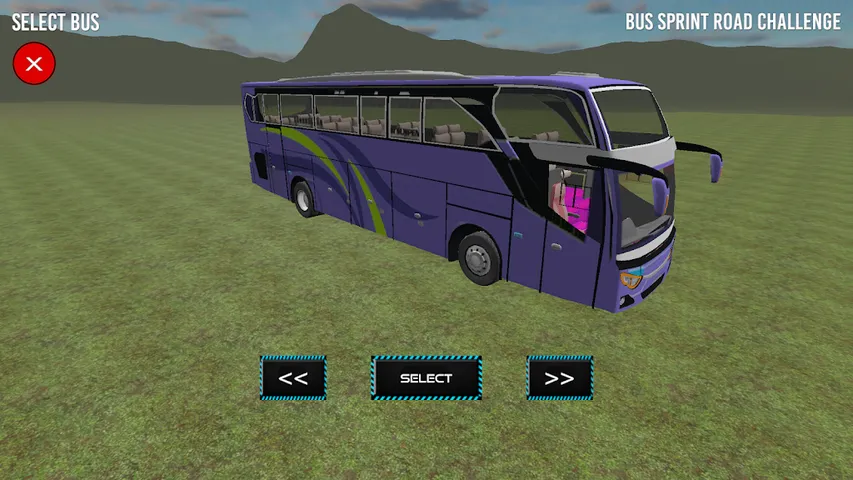
Task: Confirm bus with the SELECT button
Action: pos(426,378)
